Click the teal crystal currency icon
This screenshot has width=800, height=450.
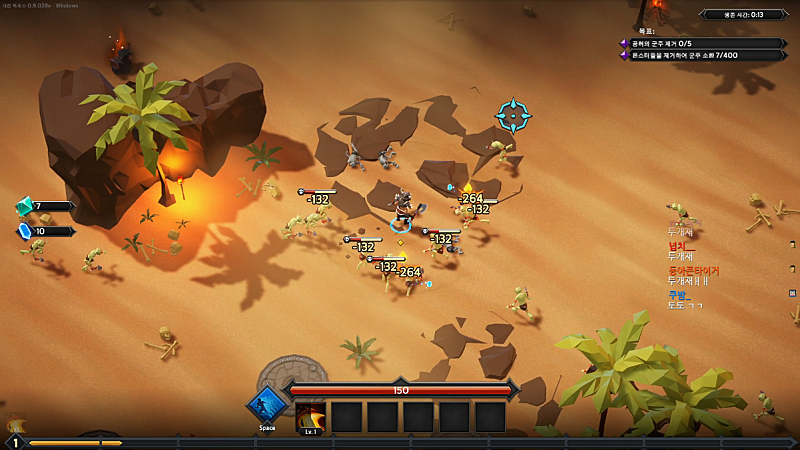pyautogui.click(x=24, y=207)
